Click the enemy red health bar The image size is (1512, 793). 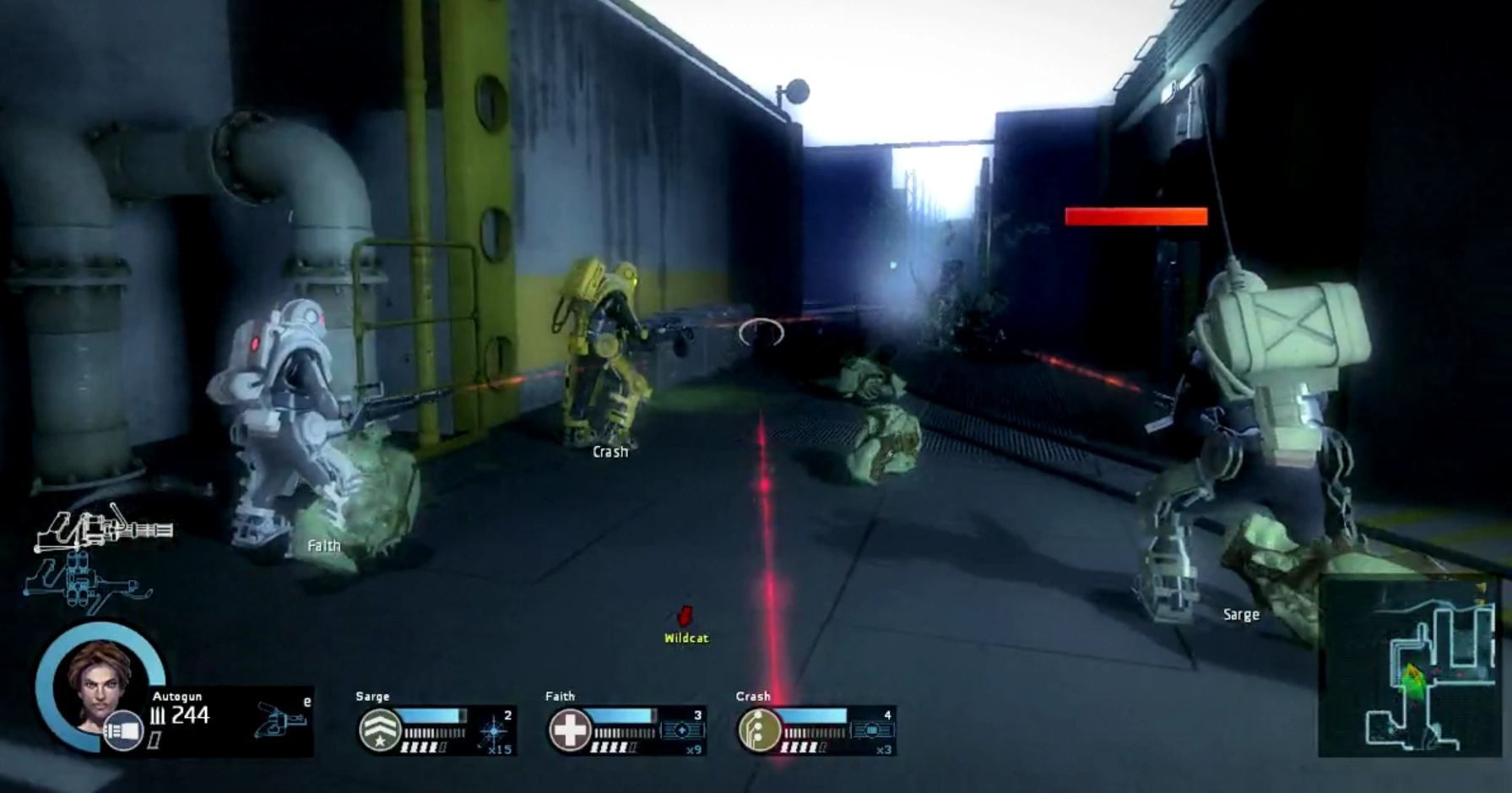click(x=1135, y=217)
